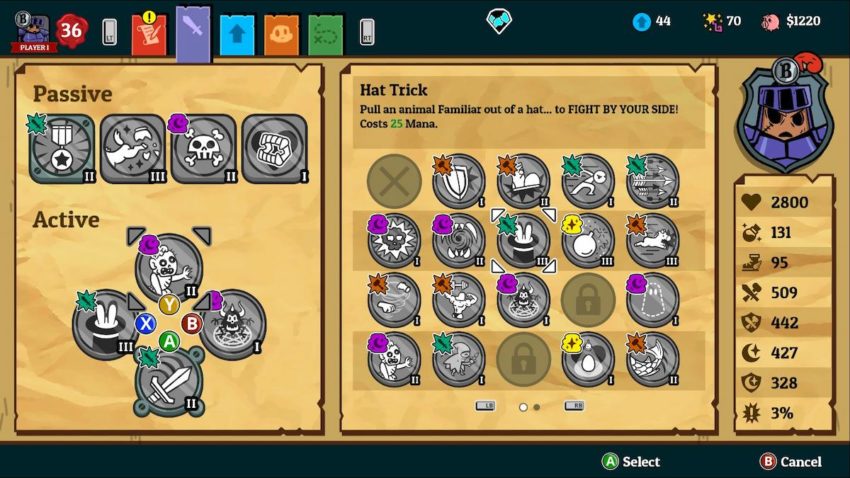The image size is (850, 478).
Task: Select the medal passive skill slot
Action: coord(62,150)
